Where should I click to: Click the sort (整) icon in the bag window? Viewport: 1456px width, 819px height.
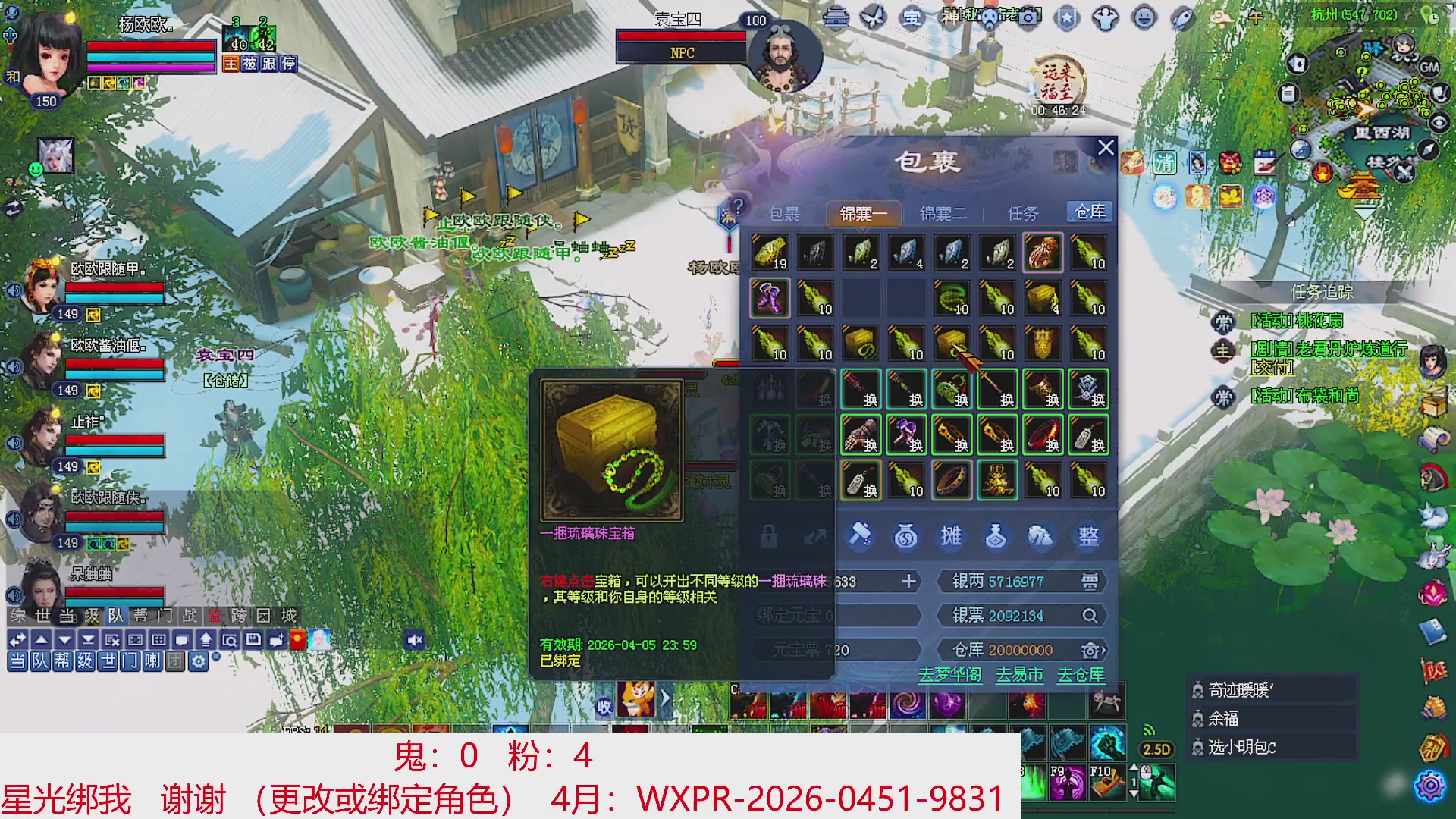tap(1090, 536)
